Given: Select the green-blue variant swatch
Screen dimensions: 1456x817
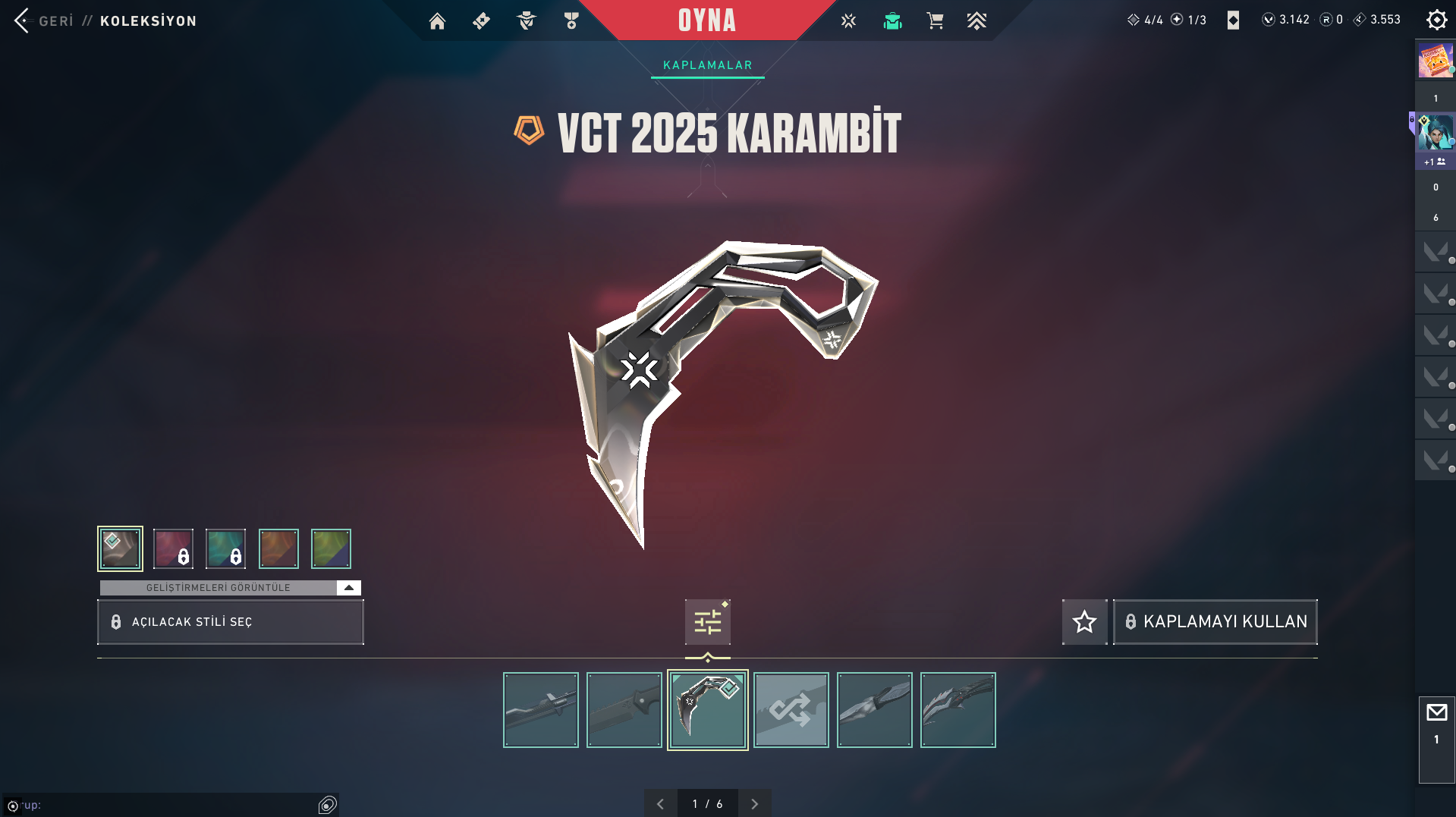Looking at the screenshot, I should (331, 548).
